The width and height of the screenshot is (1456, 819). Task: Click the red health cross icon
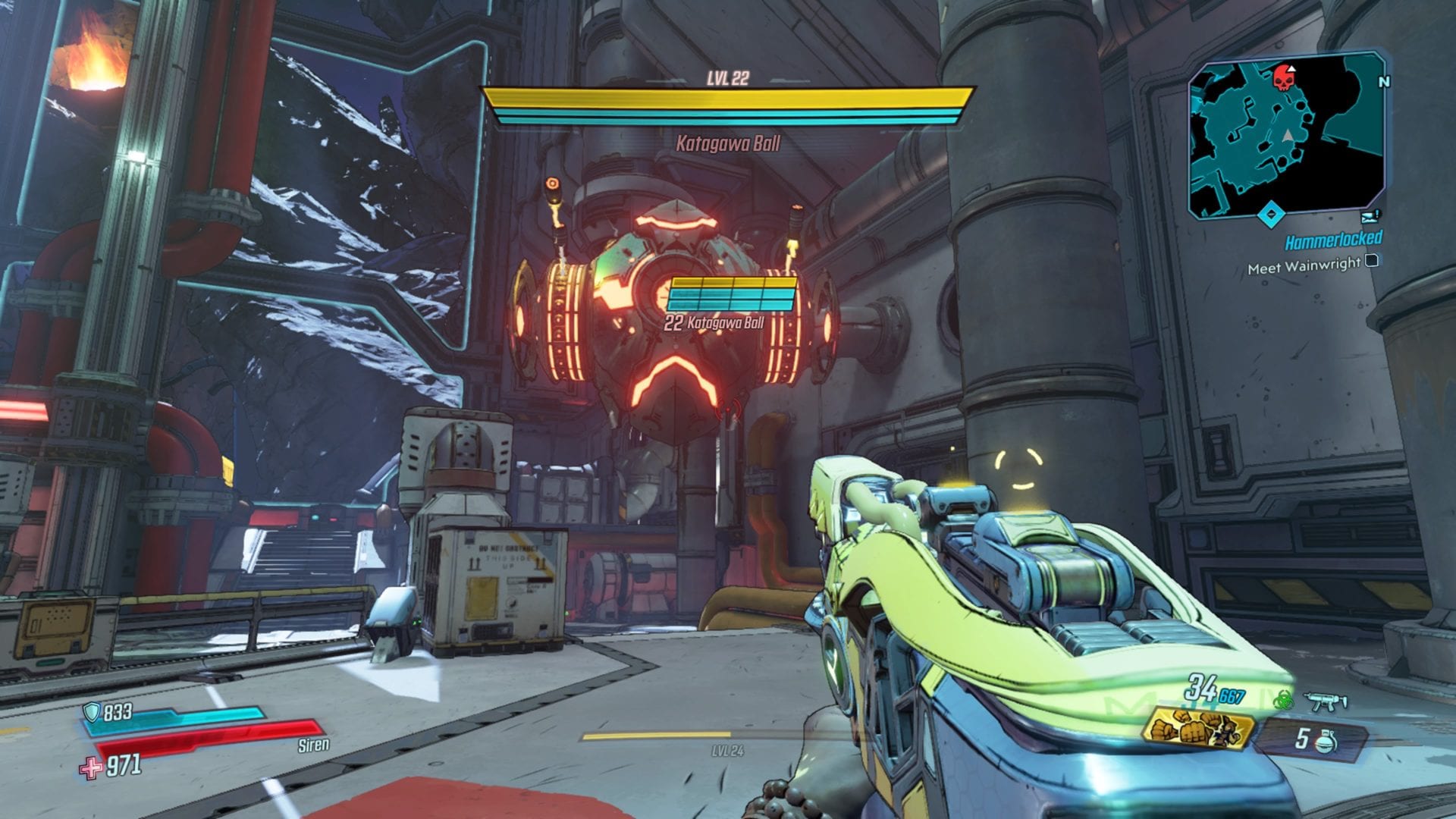91,767
